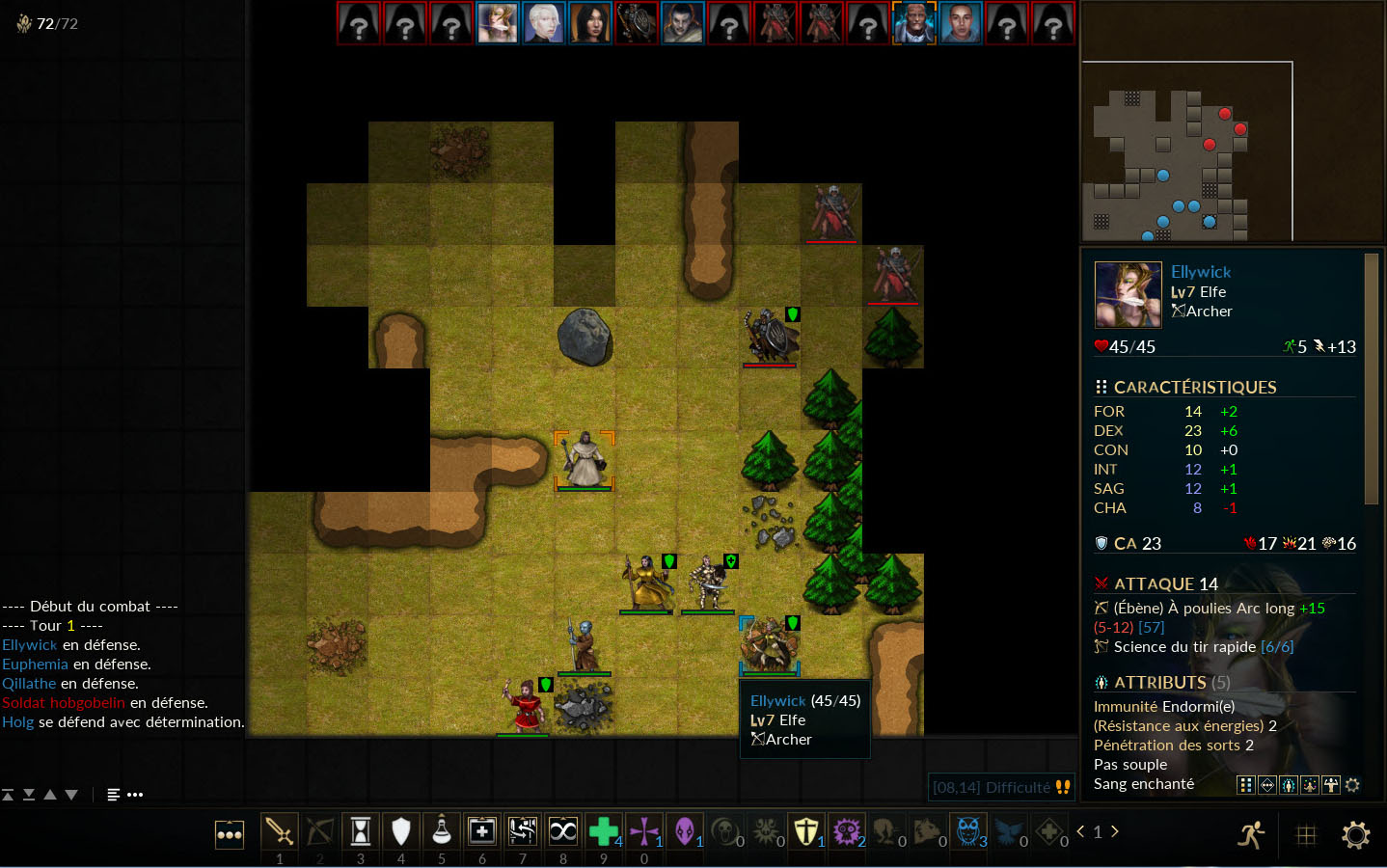The image size is (1387, 868).
Task: Activate the shield with cross ability
Action: (x=806, y=831)
